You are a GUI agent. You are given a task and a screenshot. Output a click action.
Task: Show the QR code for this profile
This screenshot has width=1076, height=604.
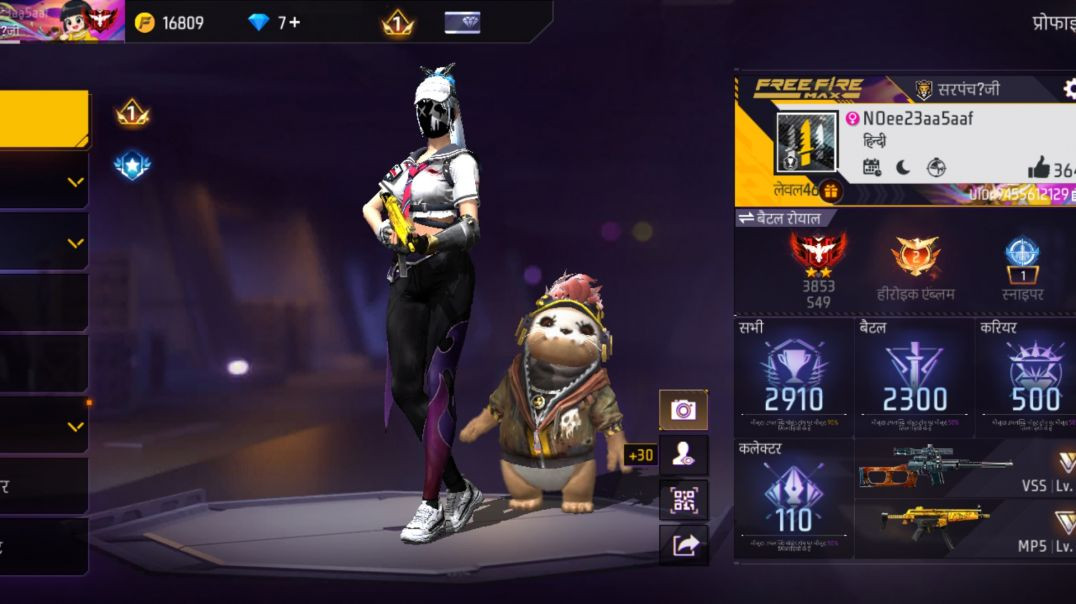pos(683,500)
